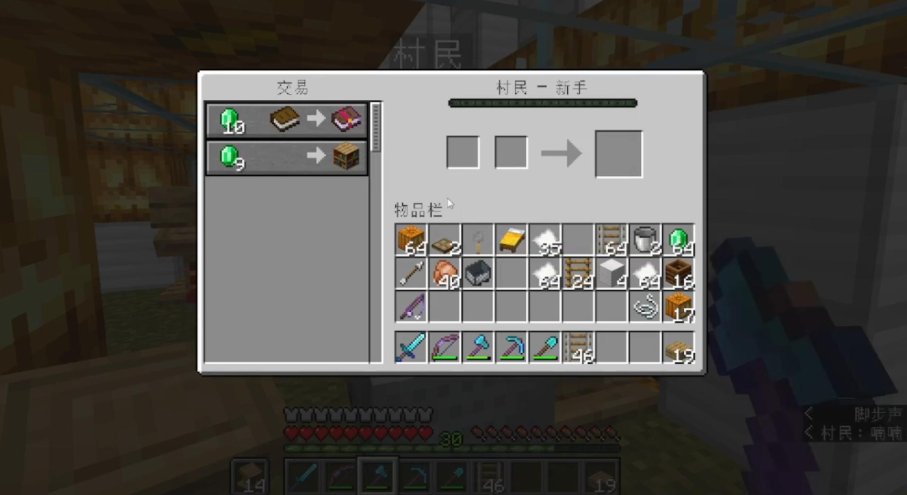Pick up the 19 wooden slabs
907x495 pixels.
(678, 347)
